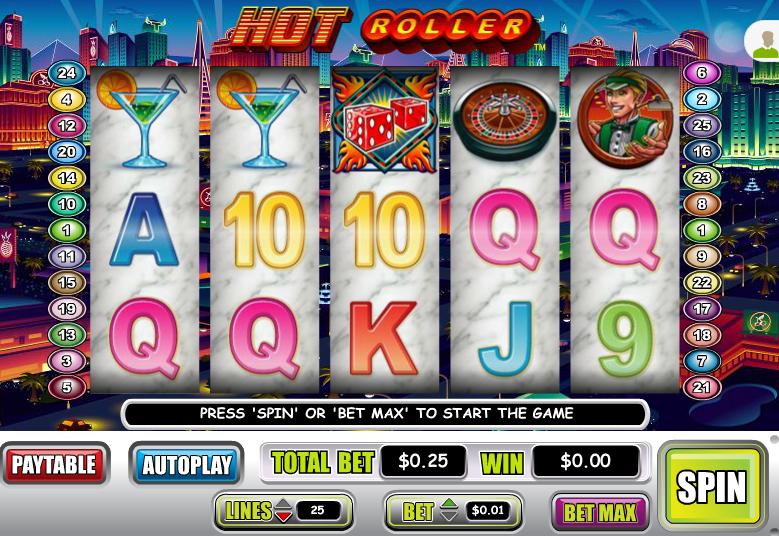Click the user profile icon in the corner
This screenshot has width=779, height=536.
pos(764,42)
